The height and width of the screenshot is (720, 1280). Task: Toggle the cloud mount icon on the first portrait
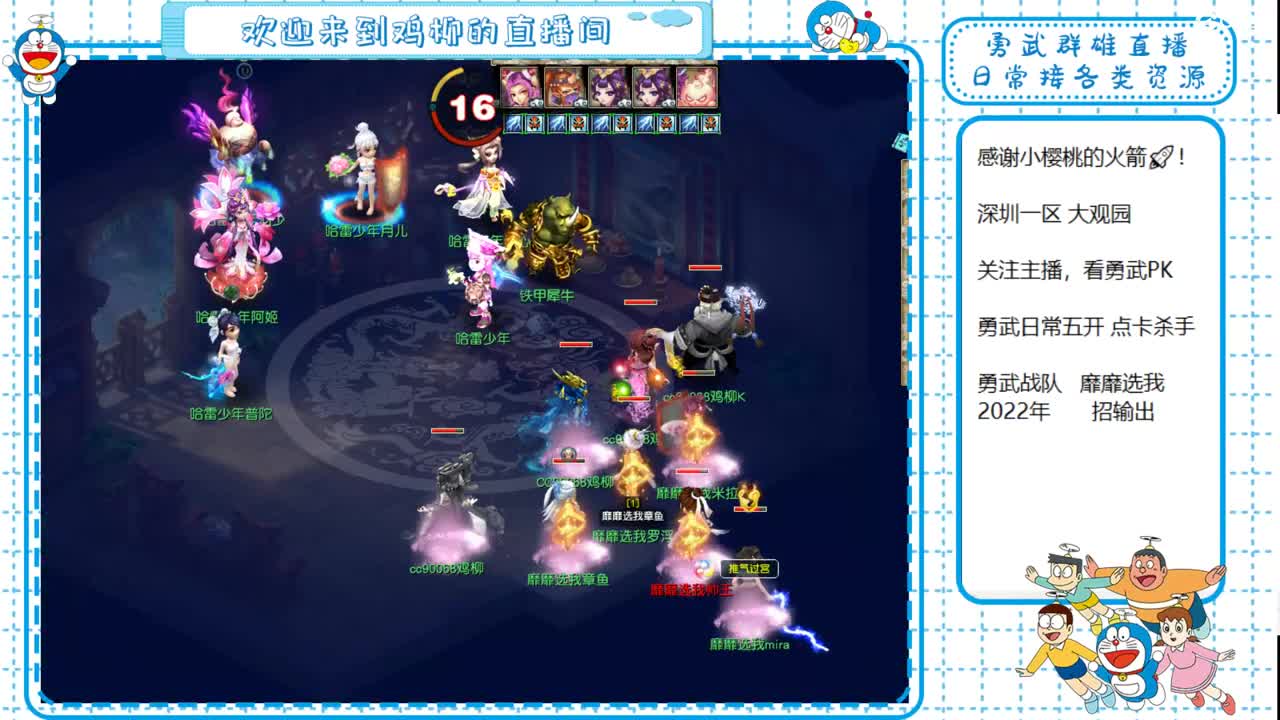[x=536, y=102]
